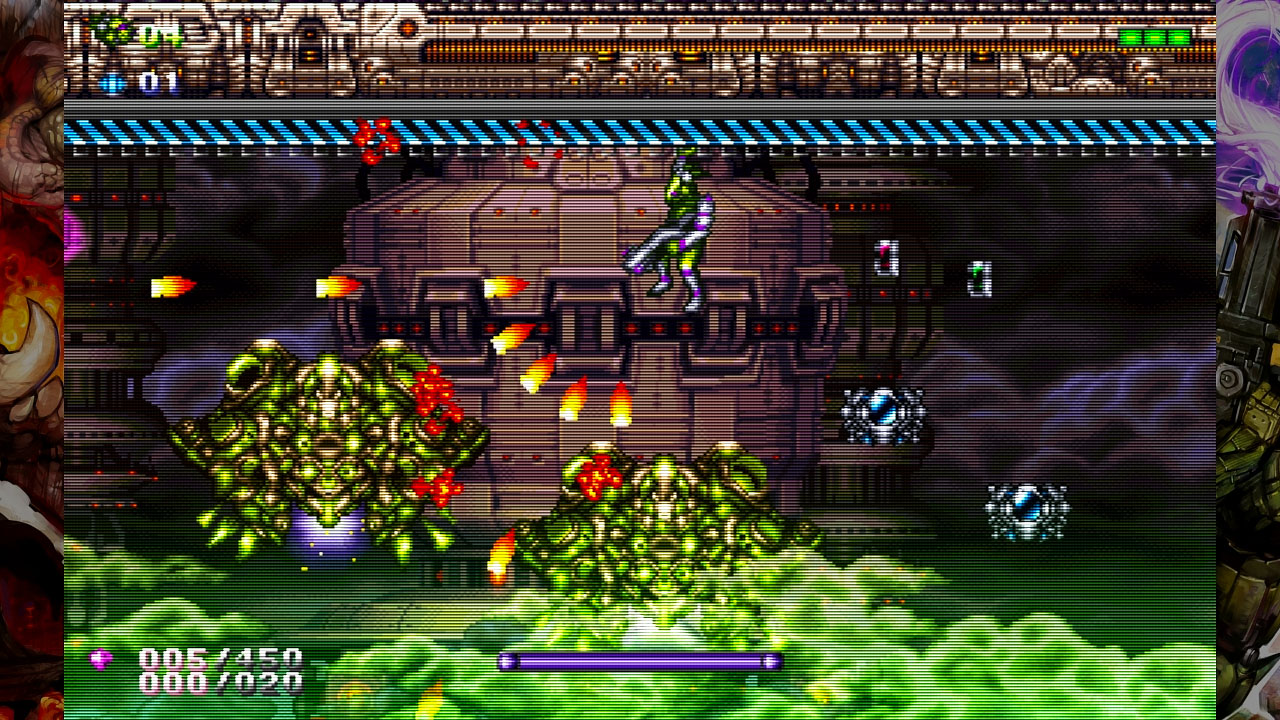Click the pink capsule power-up pickup

pos(886,257)
